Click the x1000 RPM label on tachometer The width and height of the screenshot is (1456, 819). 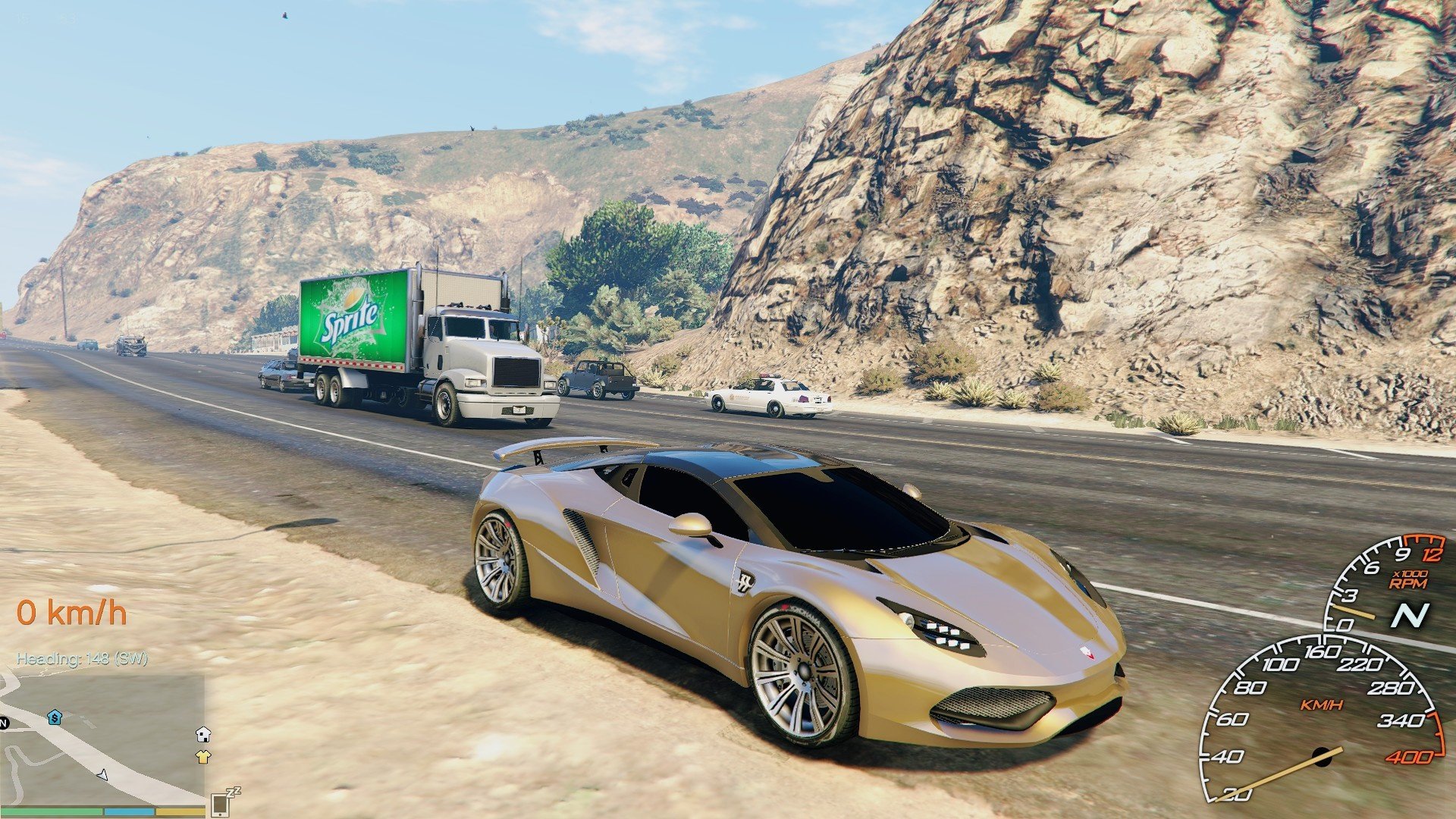(x=1409, y=579)
